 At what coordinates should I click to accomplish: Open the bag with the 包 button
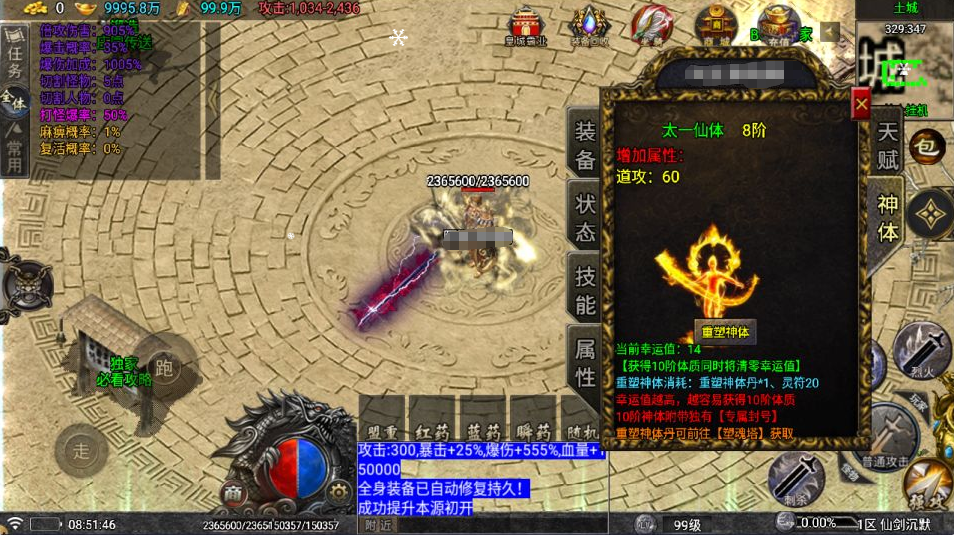click(928, 147)
